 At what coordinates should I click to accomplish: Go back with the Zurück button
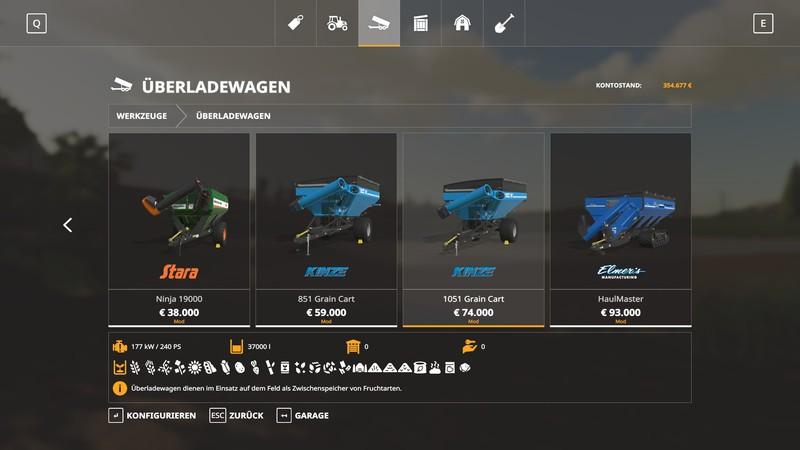(237, 415)
